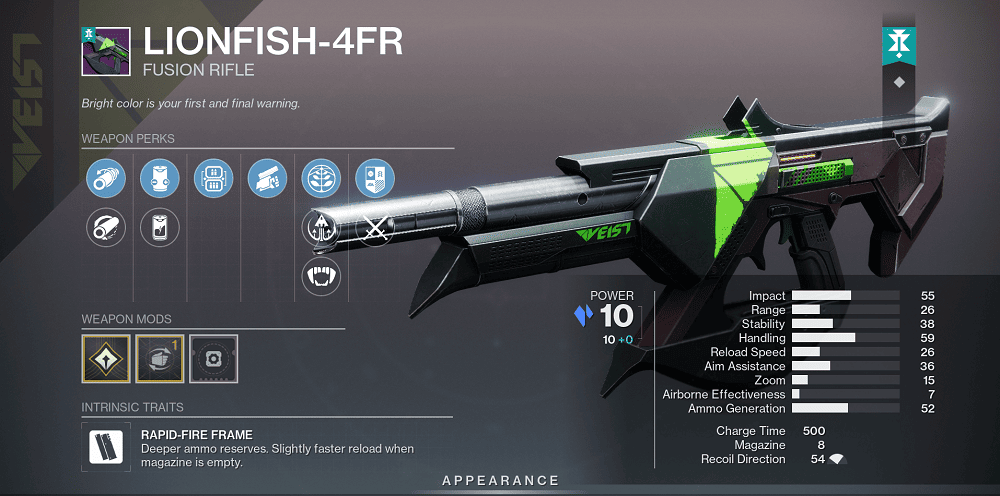
Task: Select the fanged jaws perk icon
Action: 321,276
